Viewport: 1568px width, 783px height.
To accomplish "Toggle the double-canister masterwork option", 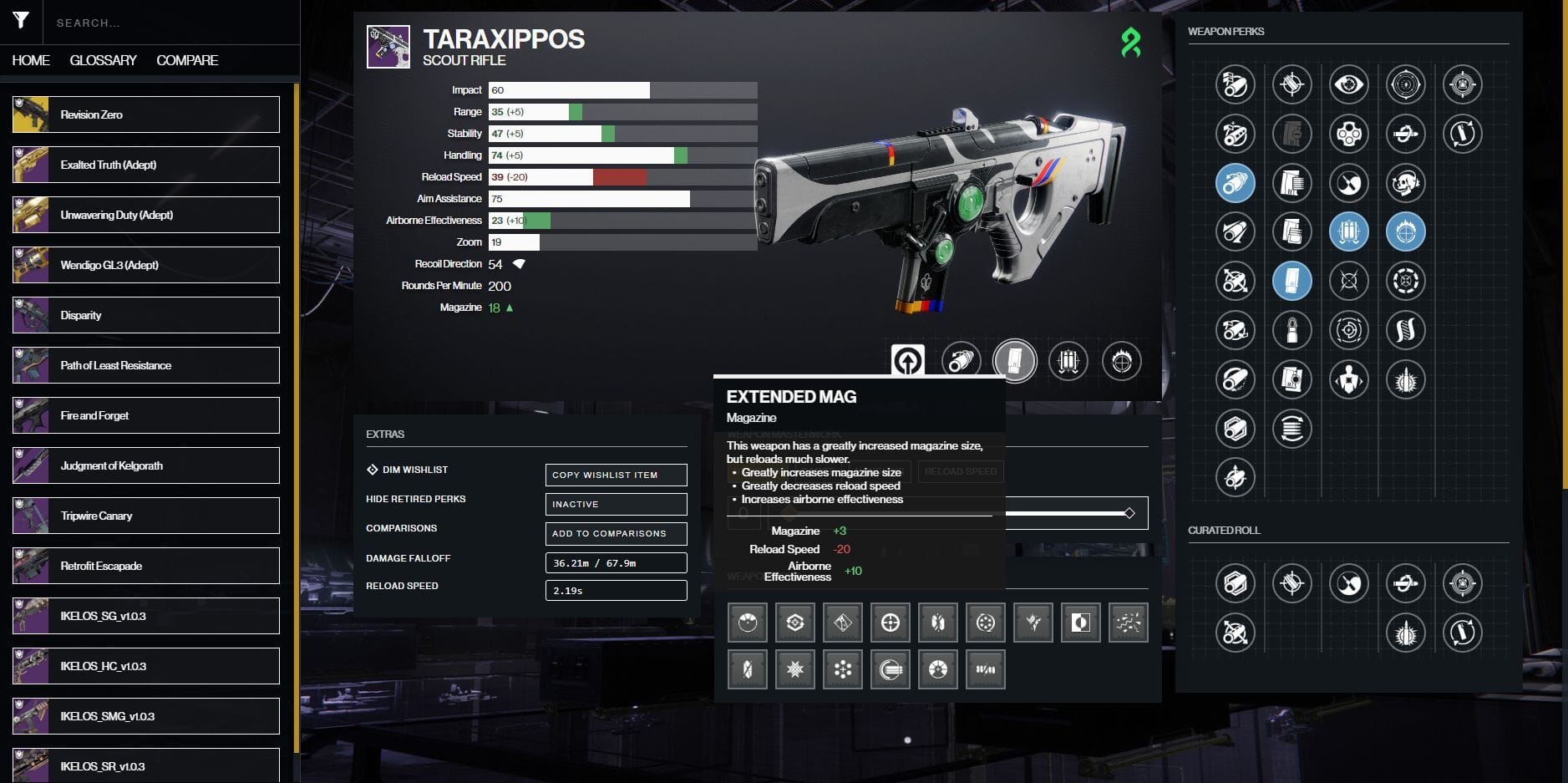I will pos(1069,361).
